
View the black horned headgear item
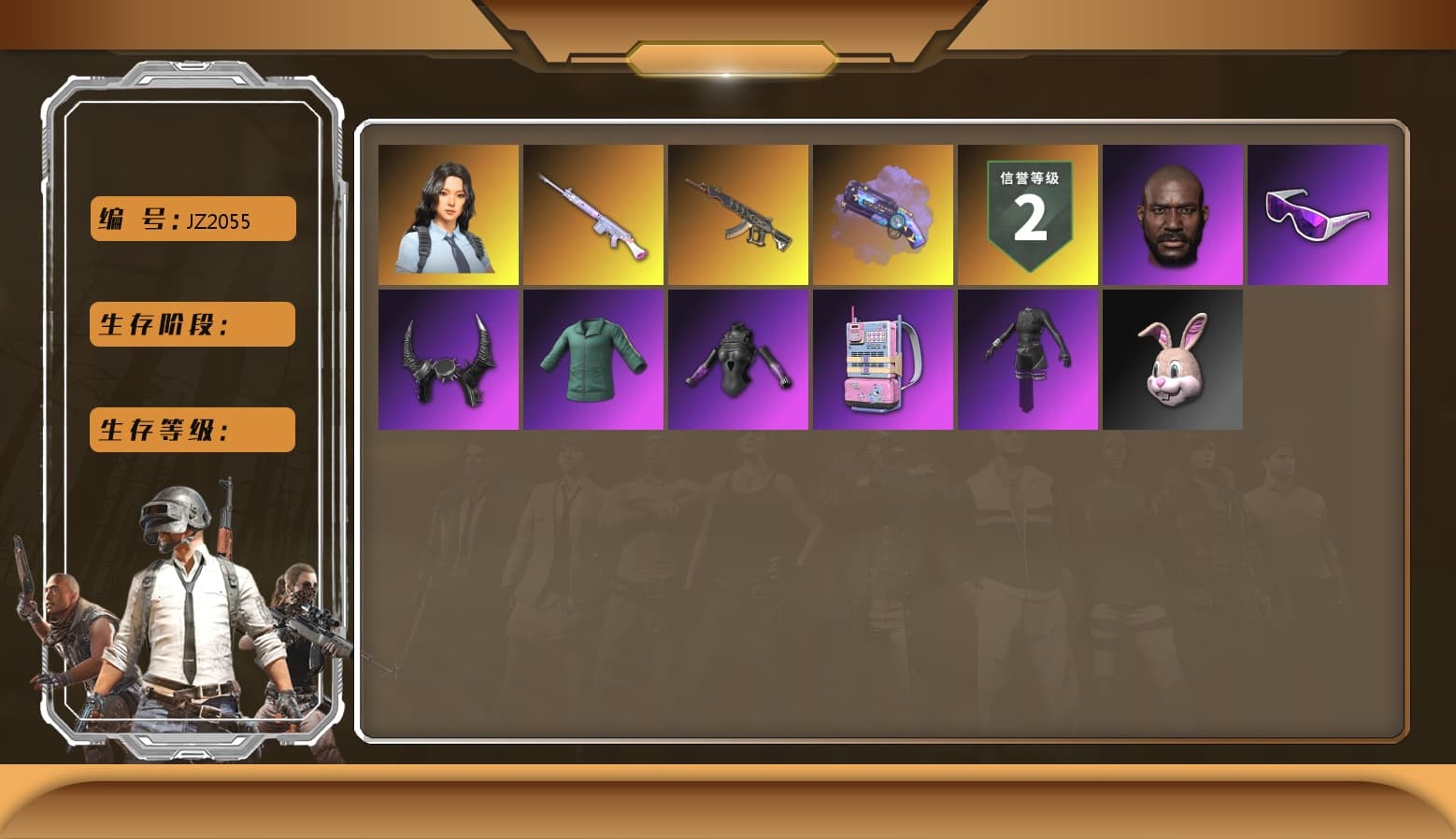click(448, 360)
